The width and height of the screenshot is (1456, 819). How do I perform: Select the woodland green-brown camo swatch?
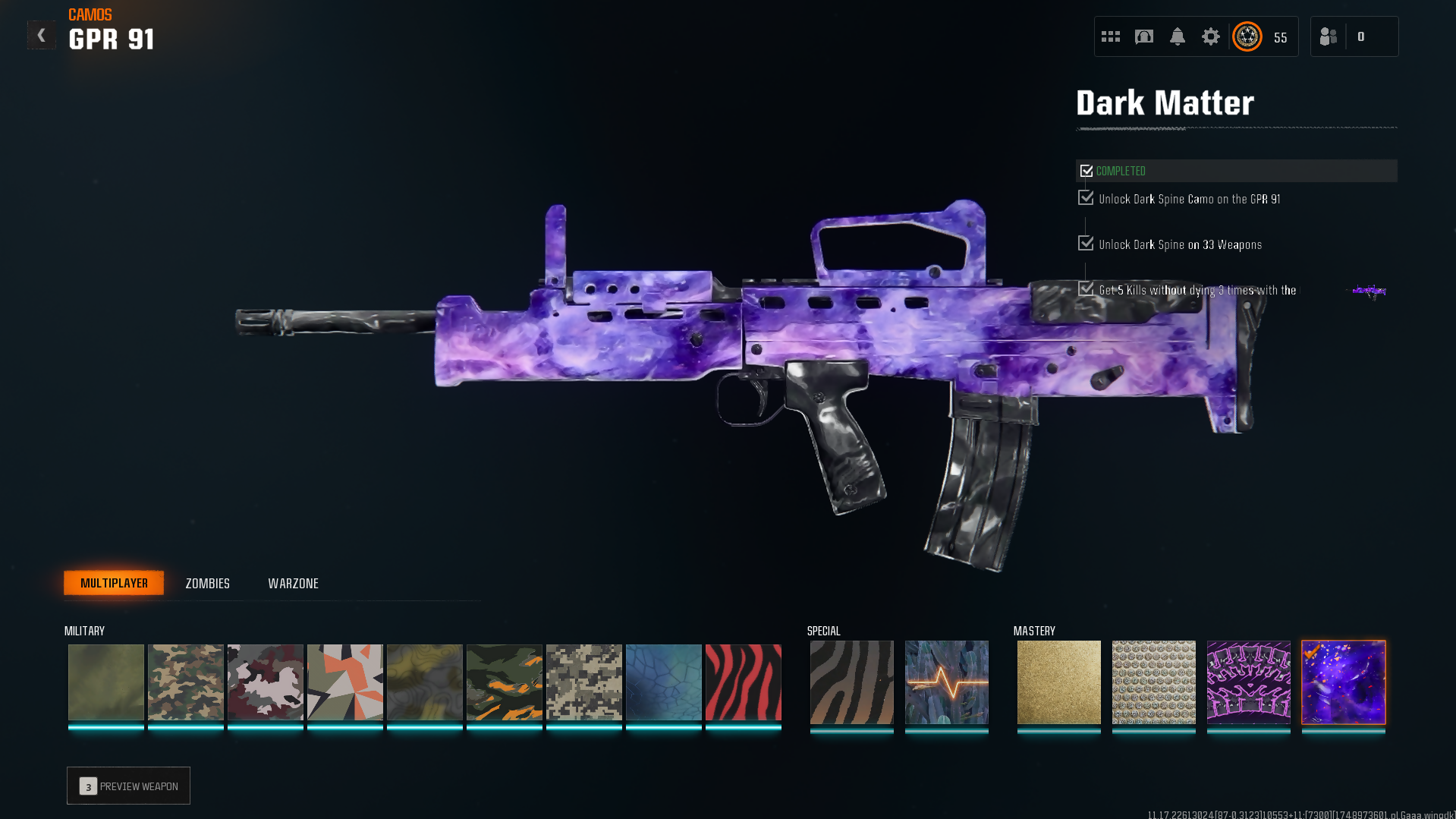[185, 682]
